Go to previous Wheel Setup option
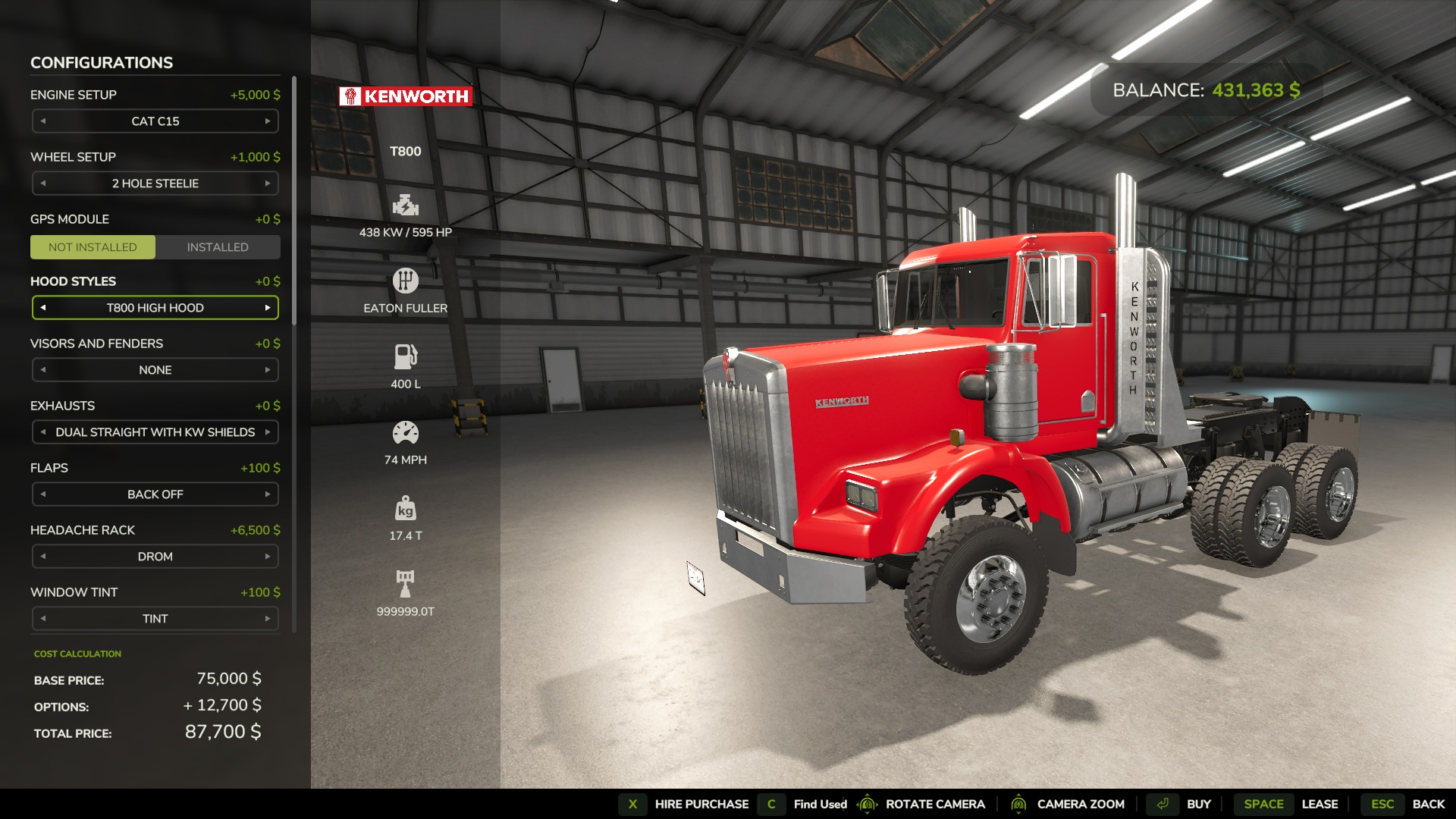 43,184
